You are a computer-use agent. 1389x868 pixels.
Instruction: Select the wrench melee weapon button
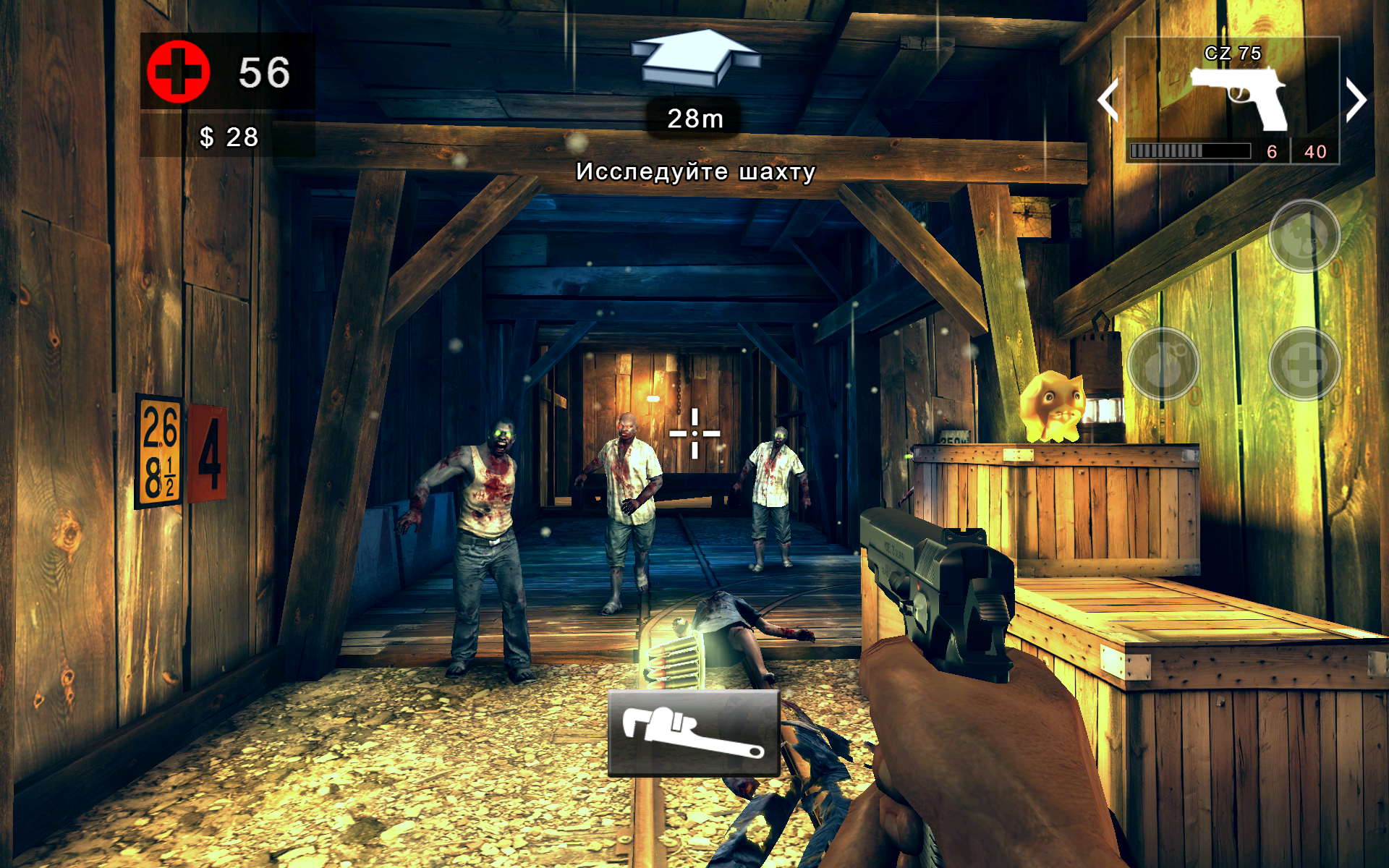pyautogui.click(x=693, y=733)
